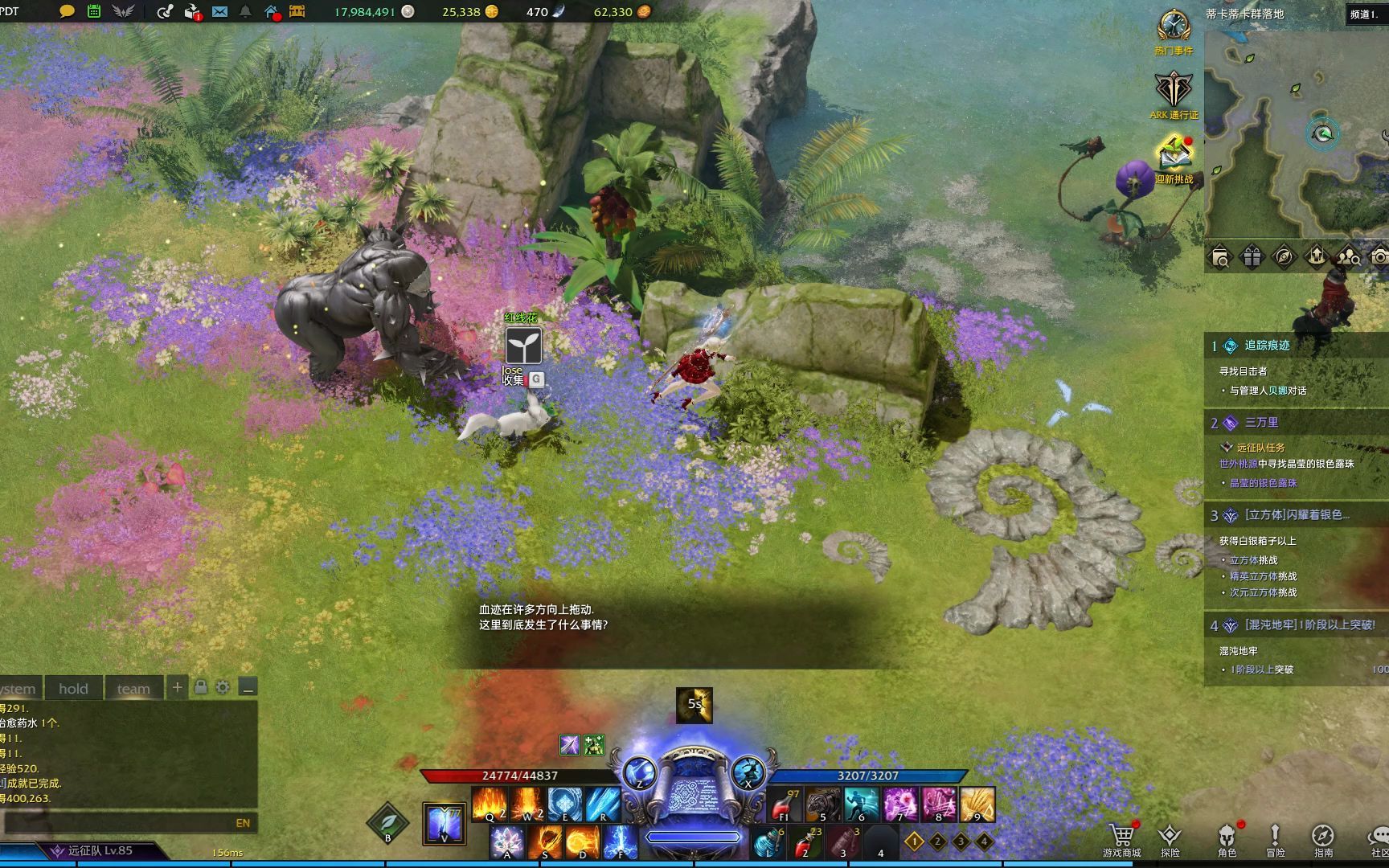Click the yellow chat bubble icon

[x=68, y=11]
